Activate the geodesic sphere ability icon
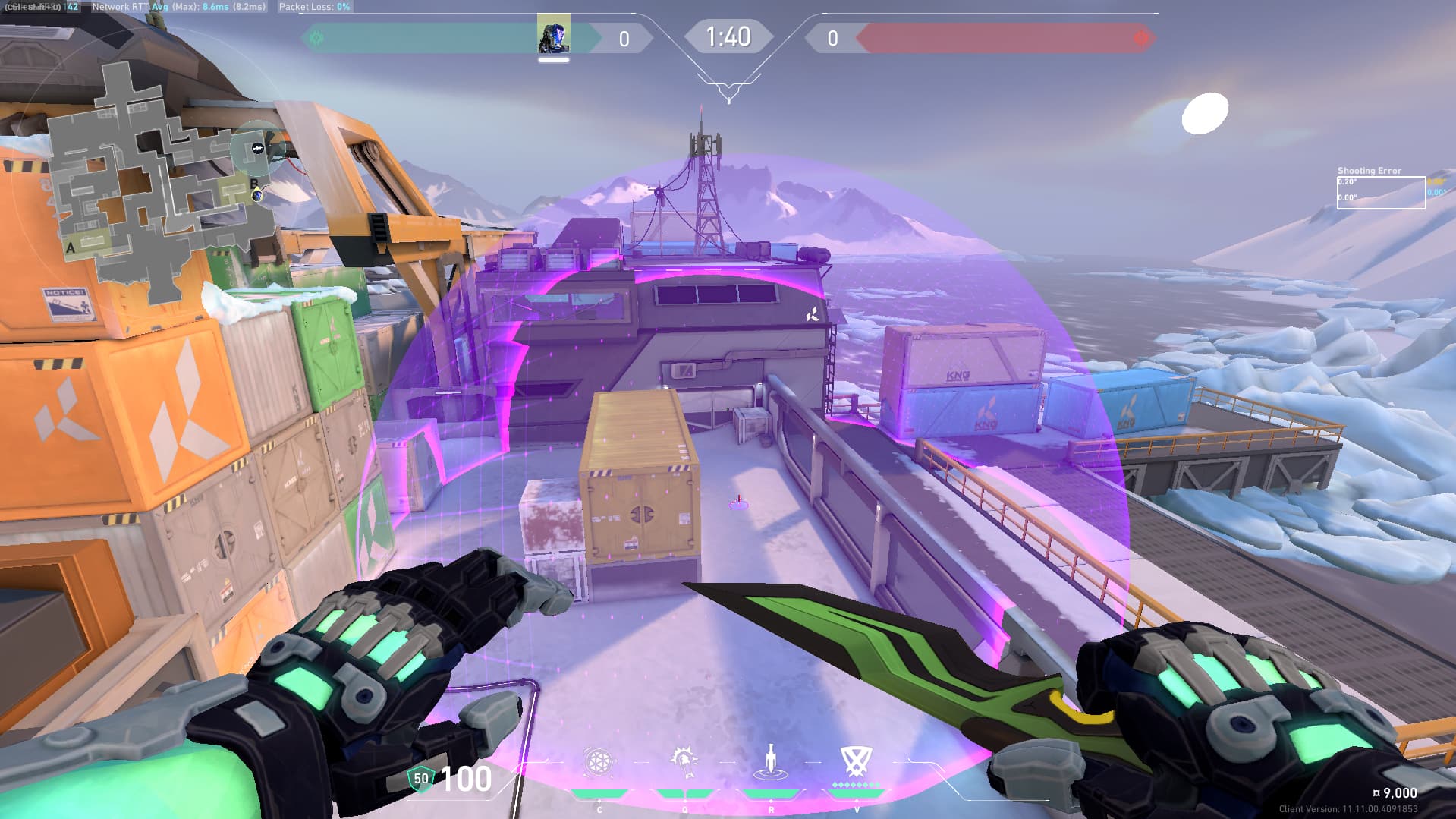This screenshot has width=1456, height=819. click(x=599, y=762)
